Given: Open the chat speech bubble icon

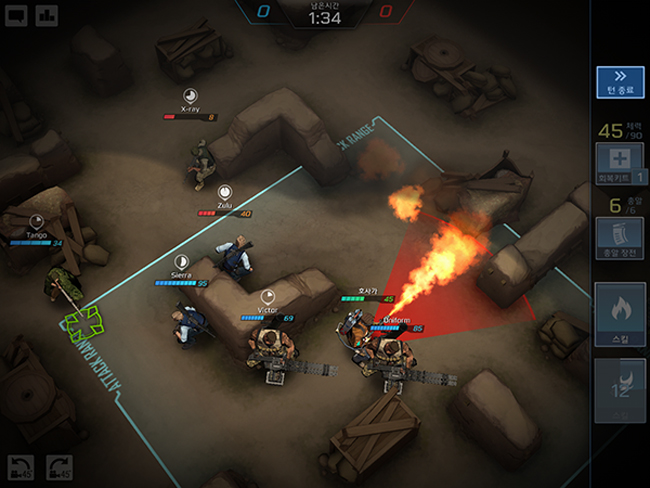Looking at the screenshot, I should [17, 15].
